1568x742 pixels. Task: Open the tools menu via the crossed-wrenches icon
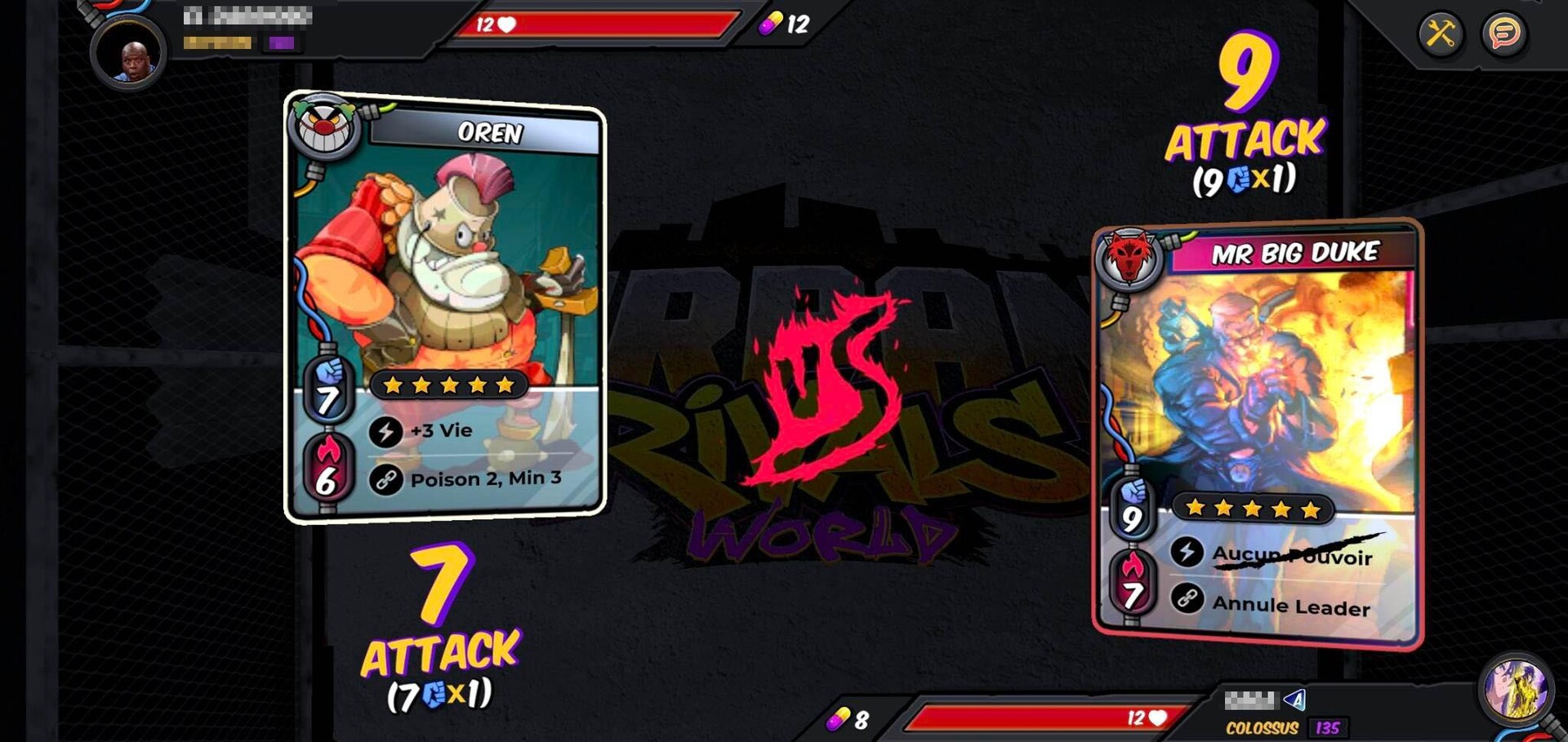pos(1440,35)
